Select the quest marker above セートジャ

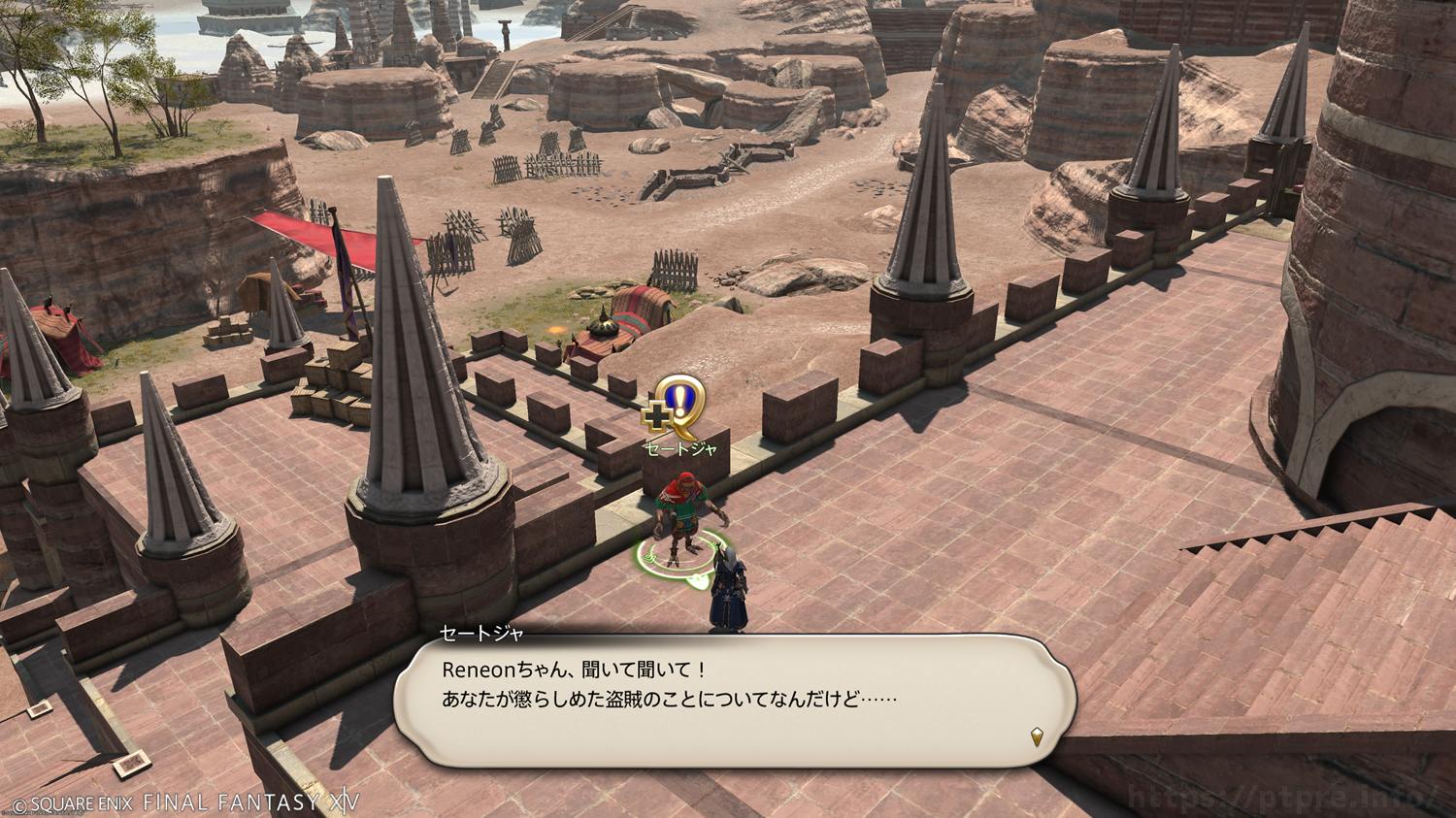point(677,407)
